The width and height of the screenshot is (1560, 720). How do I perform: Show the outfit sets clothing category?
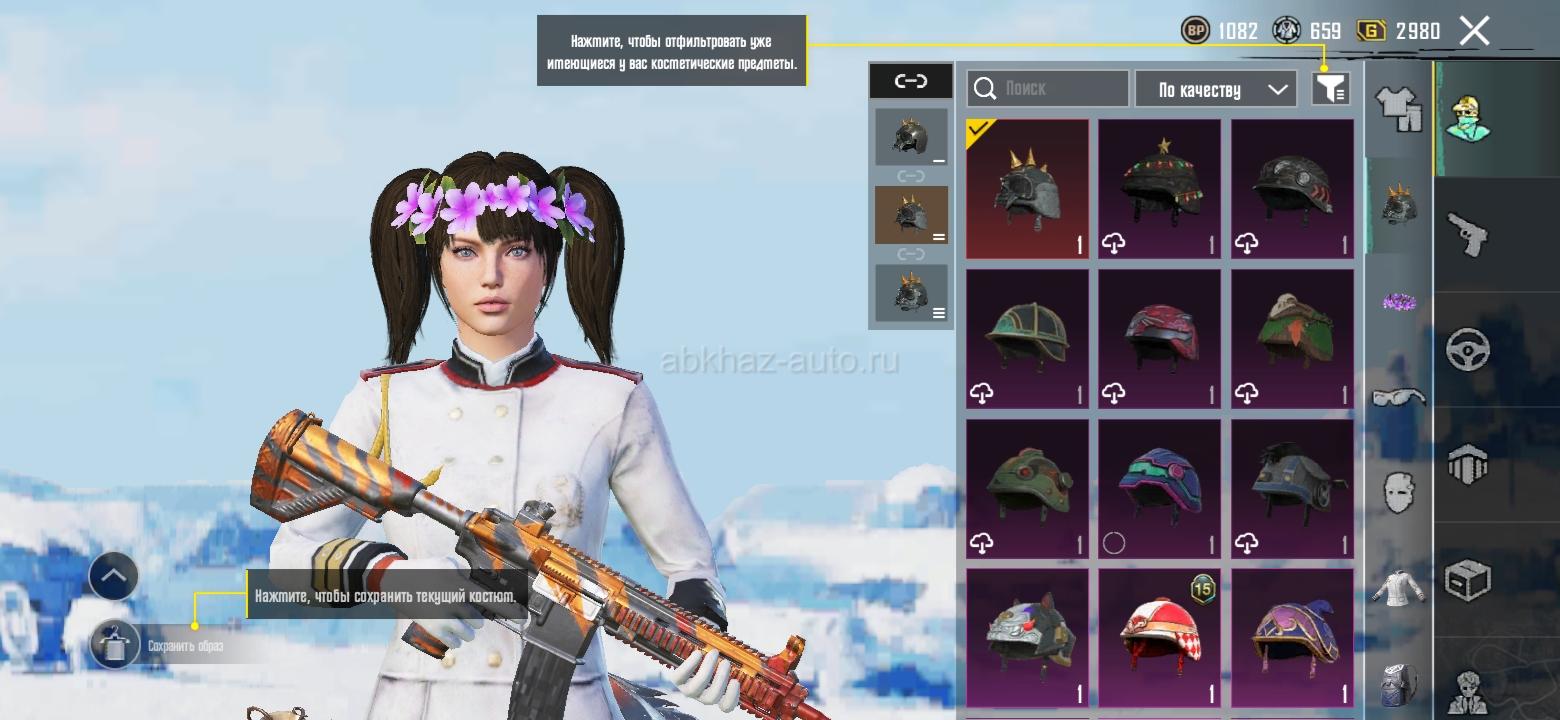1398,108
